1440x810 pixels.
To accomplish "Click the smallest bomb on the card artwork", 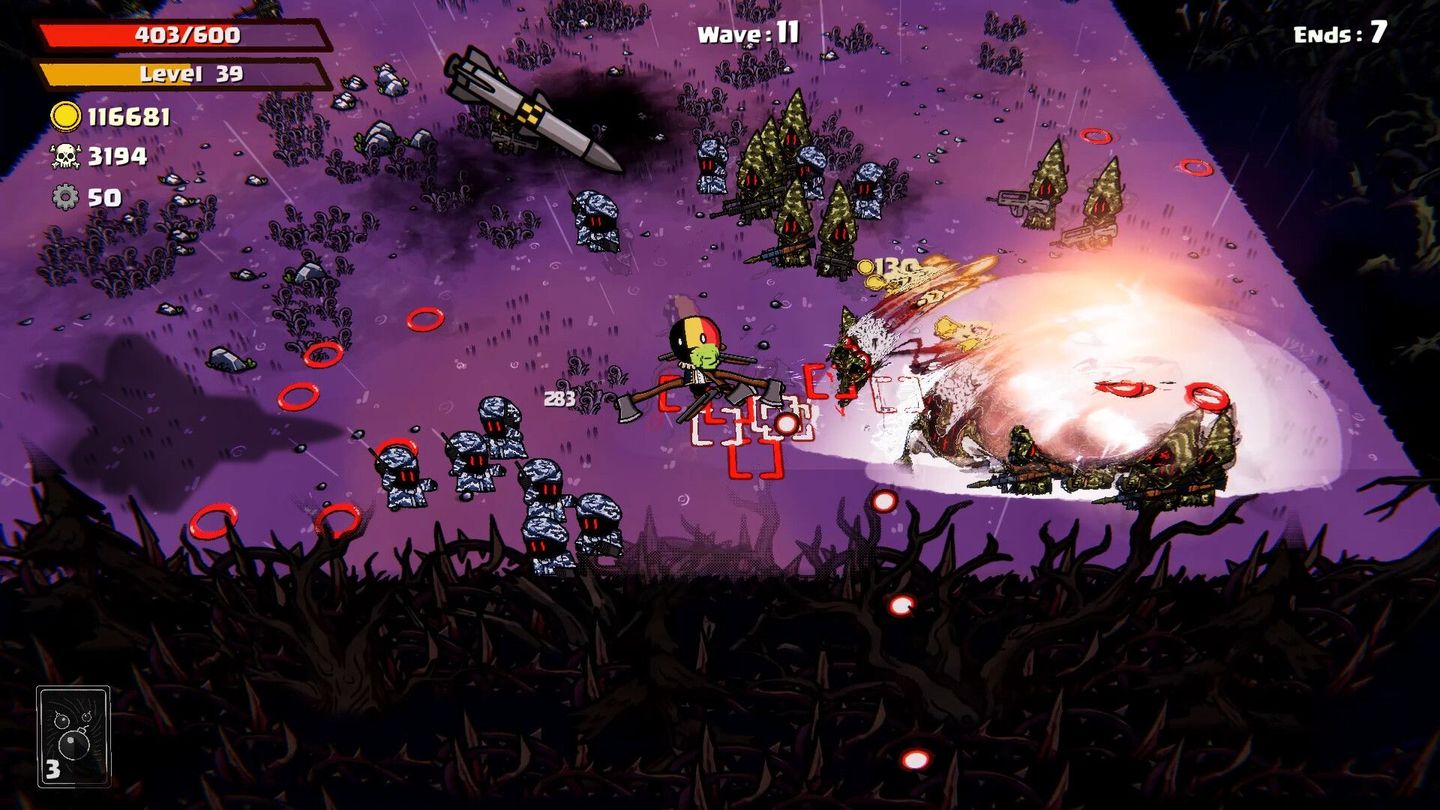I will [x=87, y=717].
